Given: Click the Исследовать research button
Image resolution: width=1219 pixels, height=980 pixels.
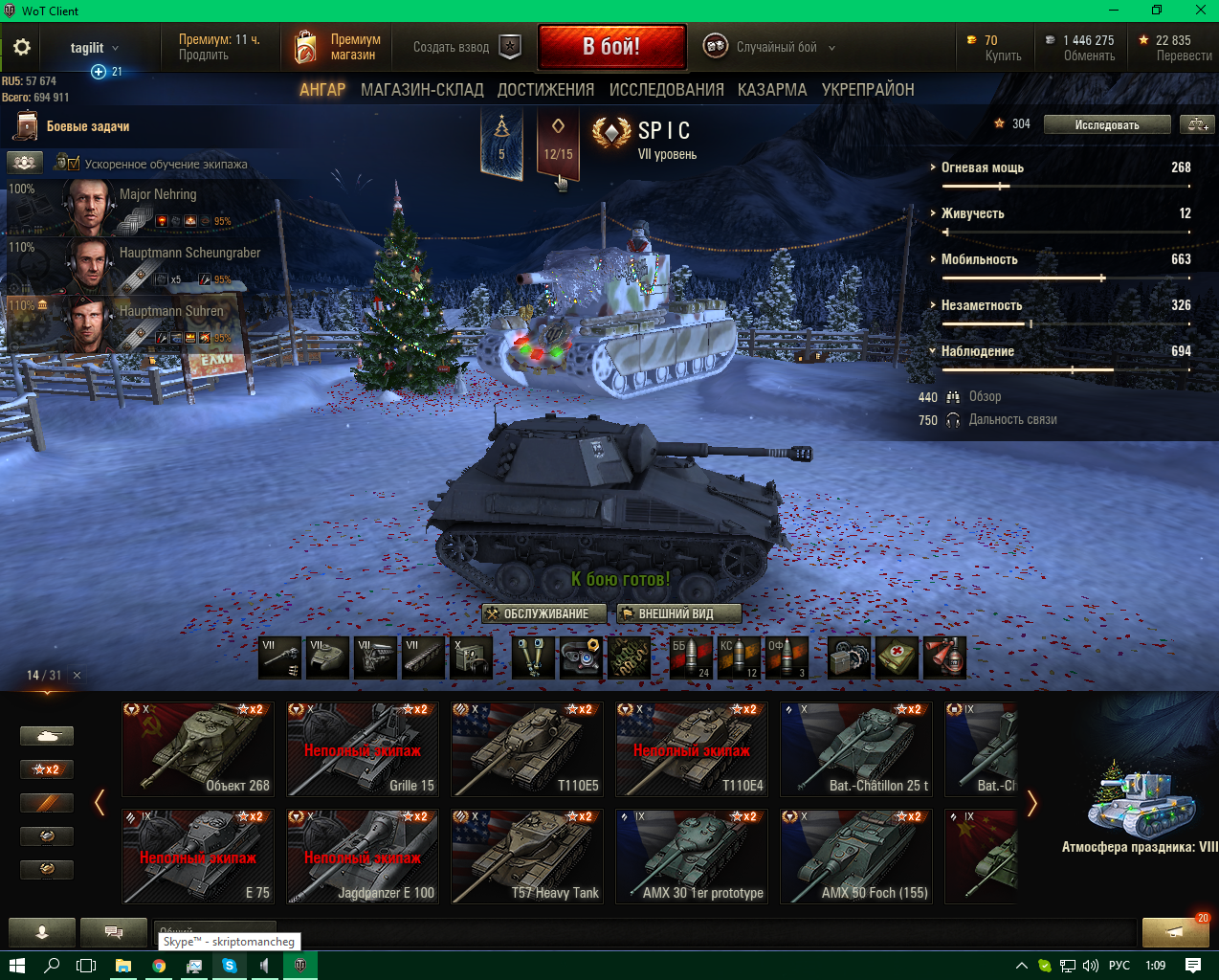Looking at the screenshot, I should 1106,124.
